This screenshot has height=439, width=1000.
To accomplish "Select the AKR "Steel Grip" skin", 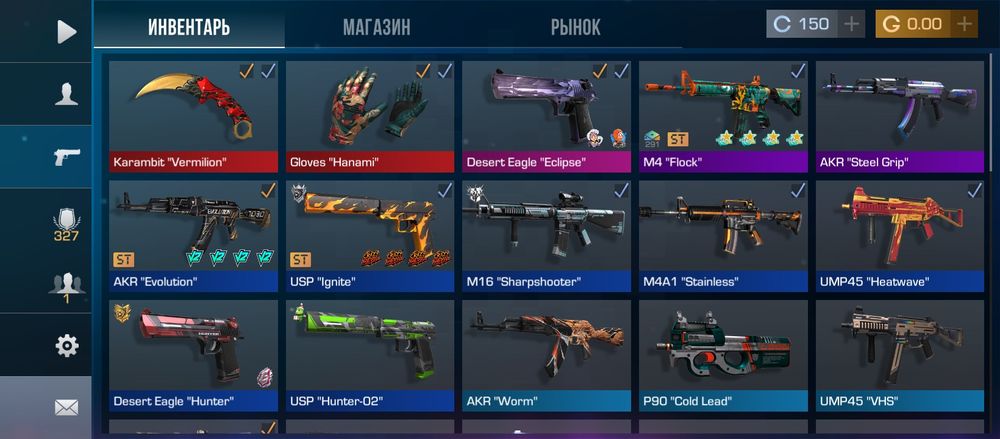I will (899, 115).
